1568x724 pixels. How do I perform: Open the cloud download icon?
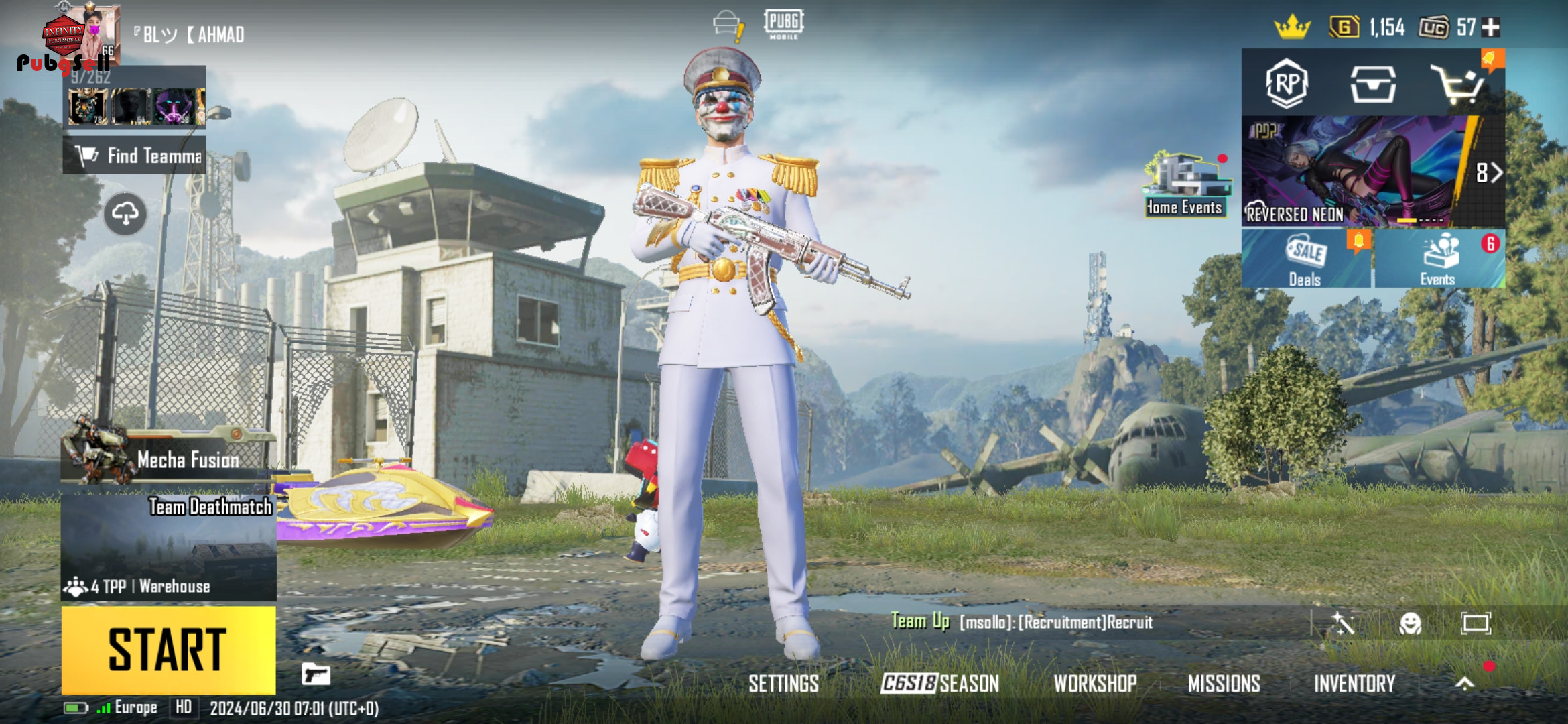pyautogui.click(x=125, y=214)
